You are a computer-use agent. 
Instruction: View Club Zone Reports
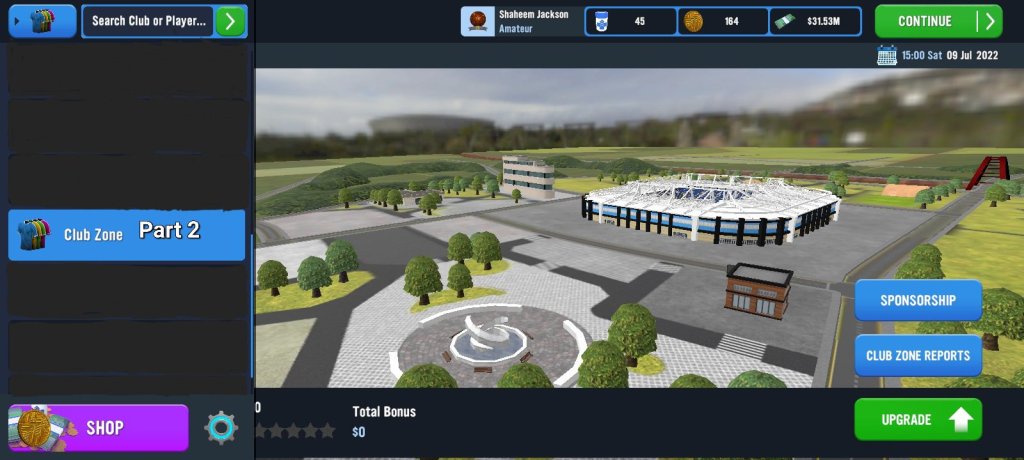click(917, 355)
